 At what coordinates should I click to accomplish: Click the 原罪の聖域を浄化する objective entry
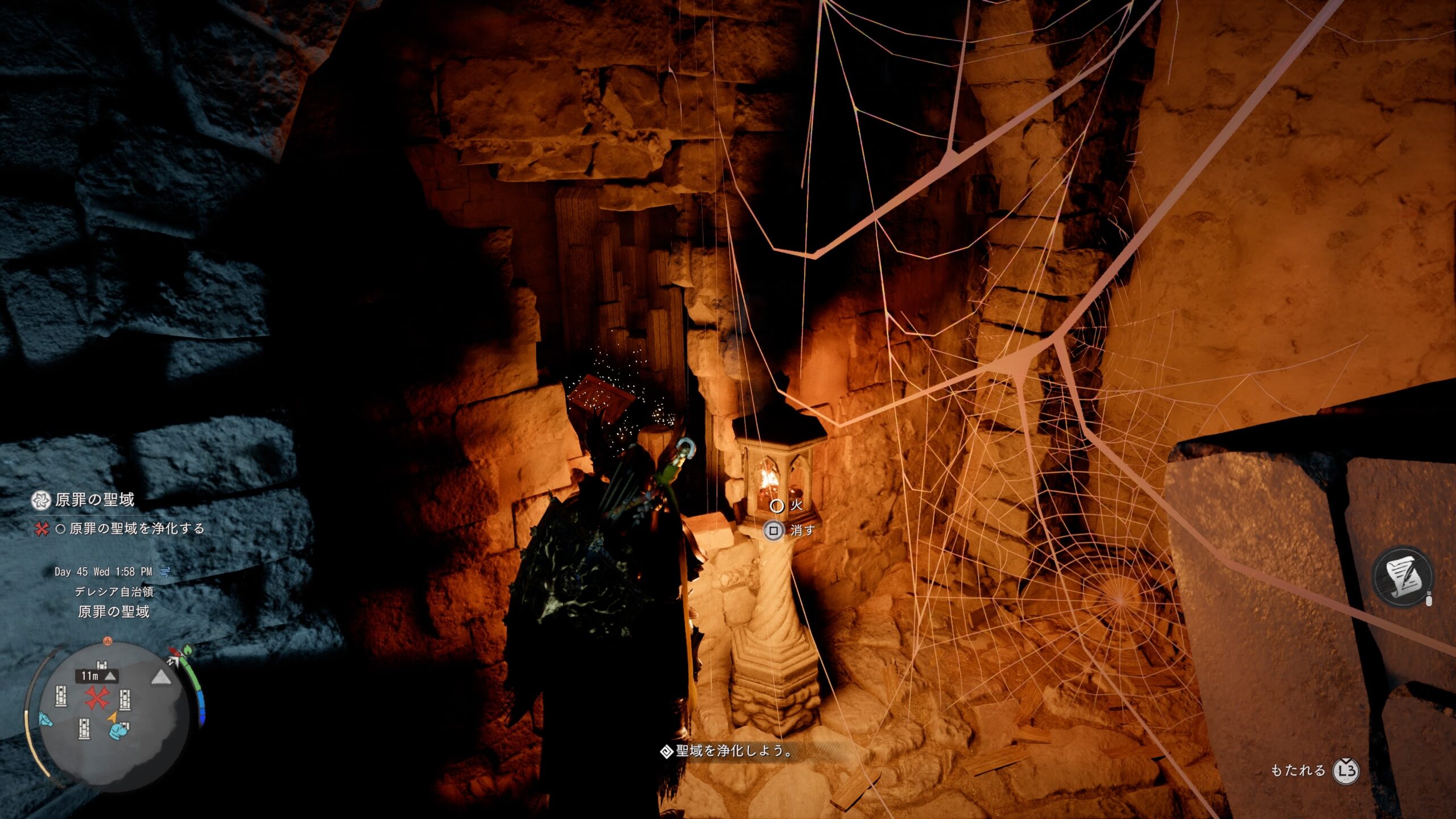pos(136,528)
